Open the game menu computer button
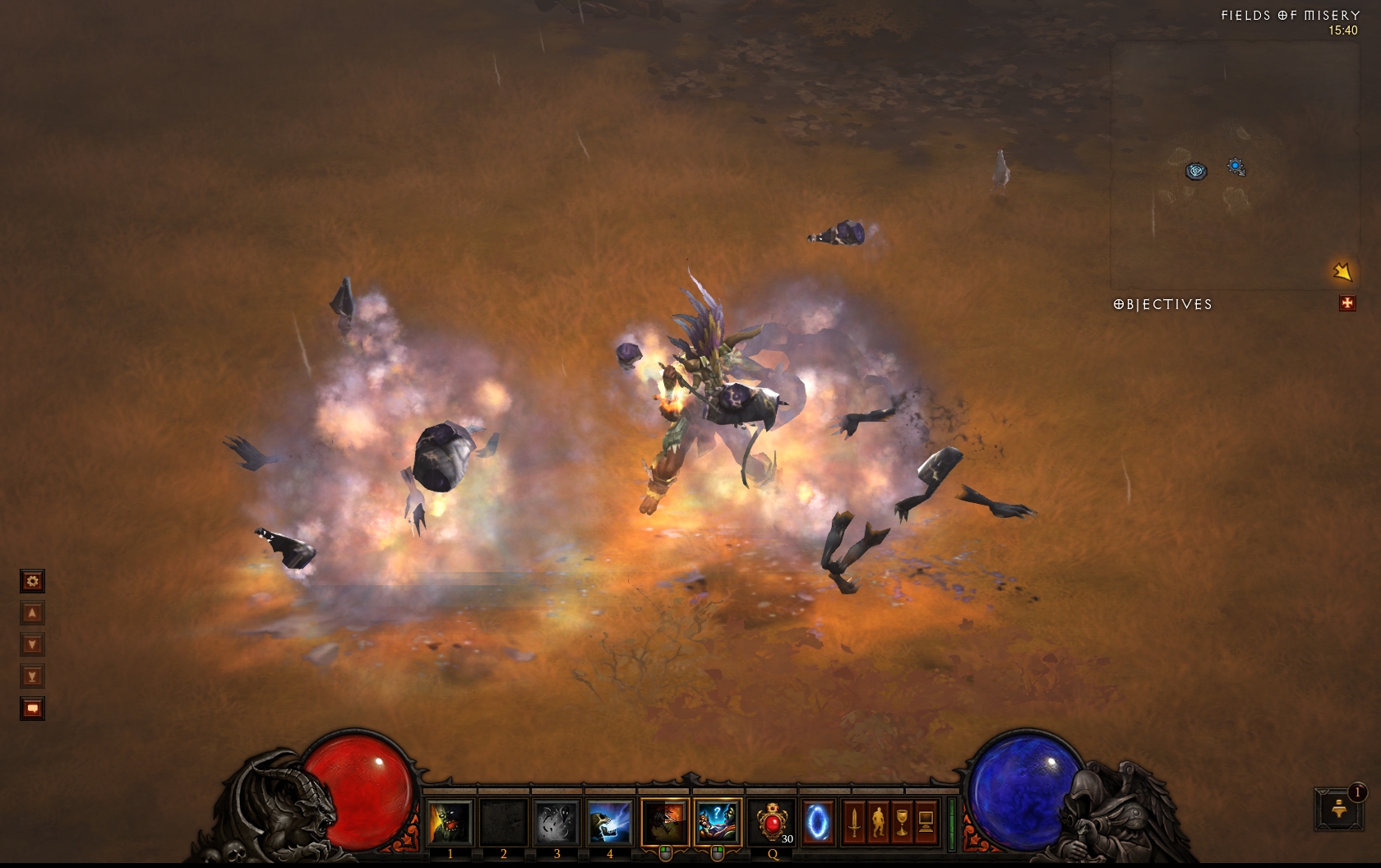Screen dimensions: 1381x868 926,822
